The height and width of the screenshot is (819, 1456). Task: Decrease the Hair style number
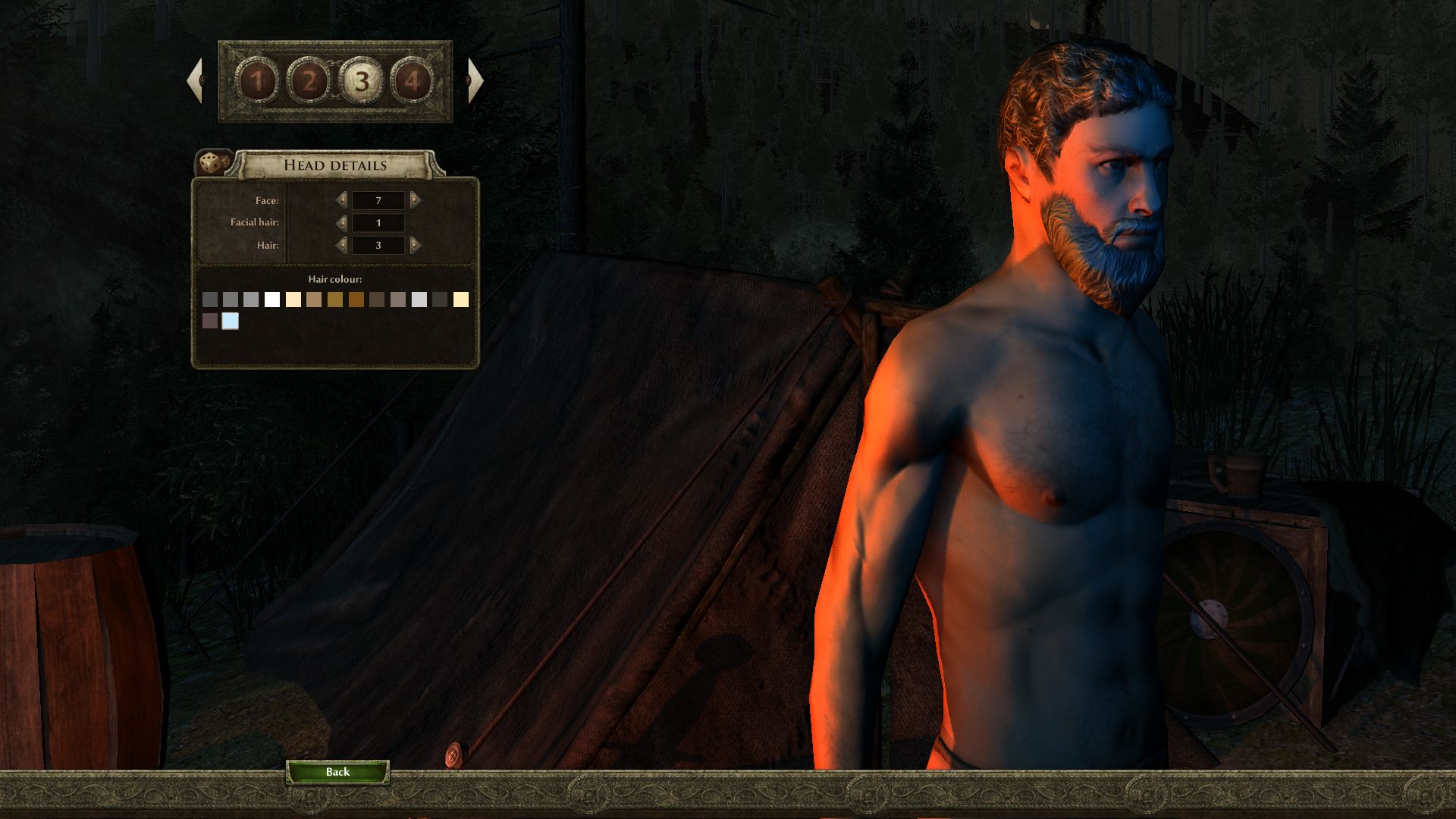point(341,245)
